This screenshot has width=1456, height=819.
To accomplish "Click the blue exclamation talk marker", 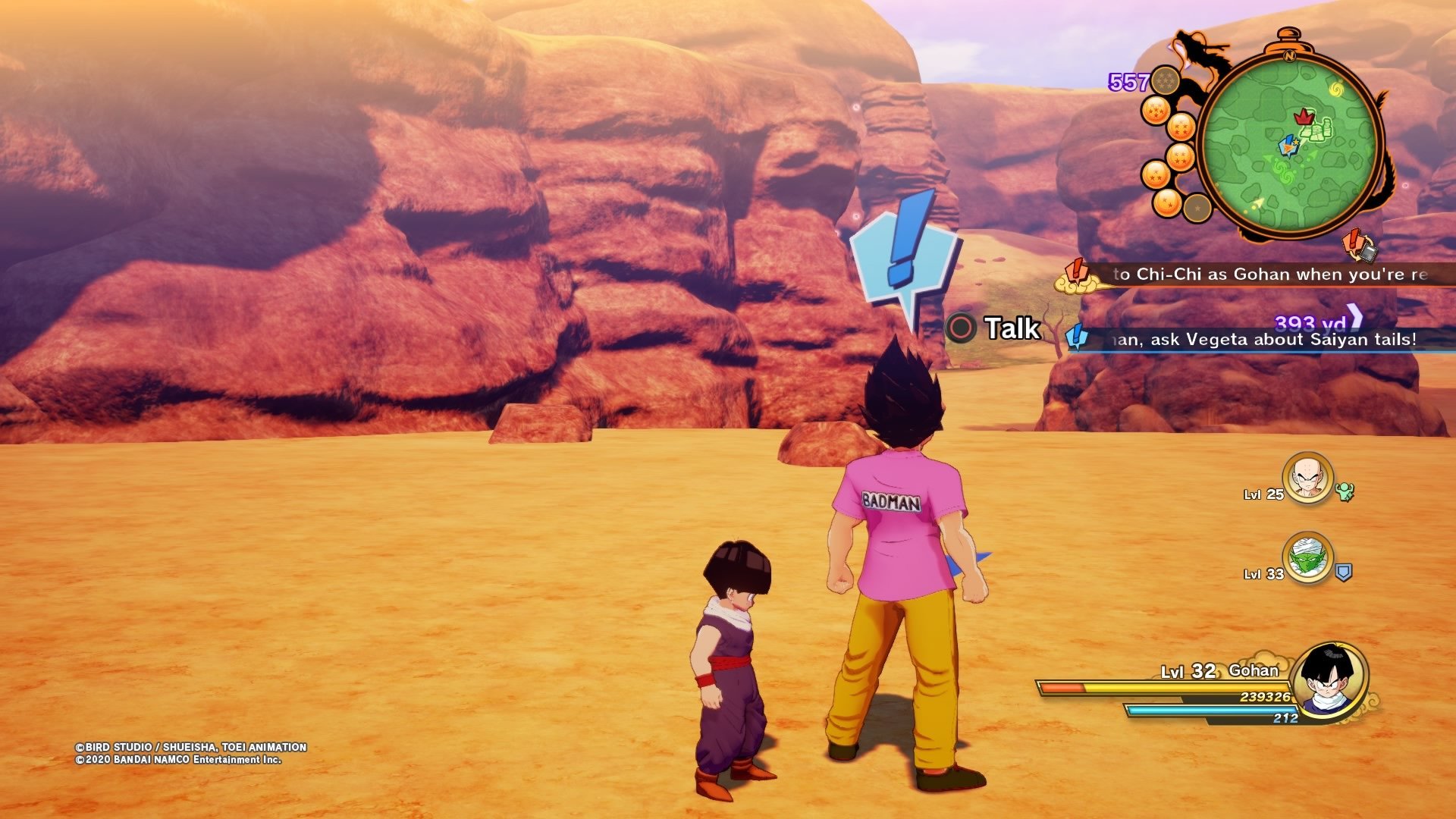I will click(904, 252).
